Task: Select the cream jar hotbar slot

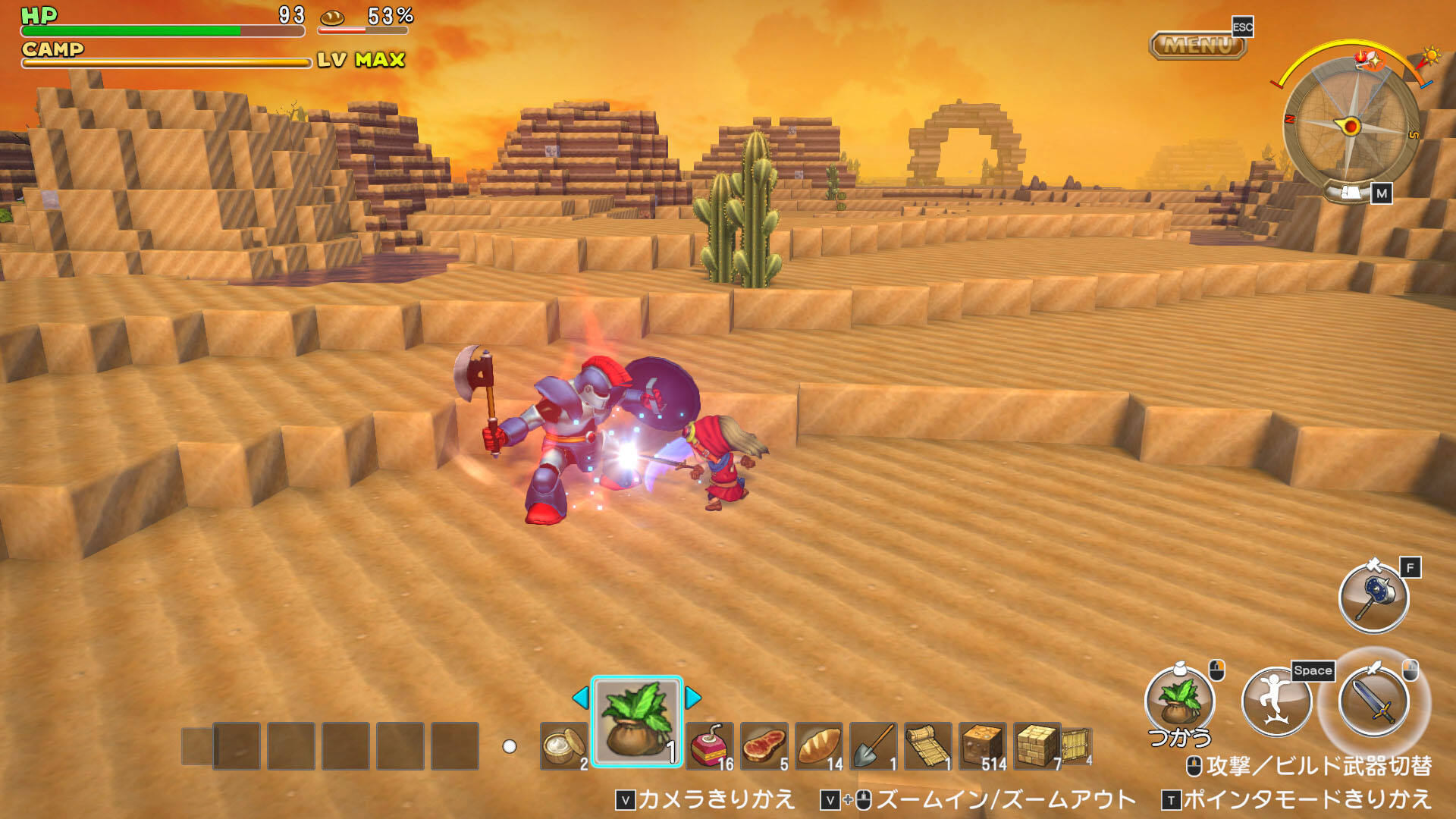Action: pos(563,746)
